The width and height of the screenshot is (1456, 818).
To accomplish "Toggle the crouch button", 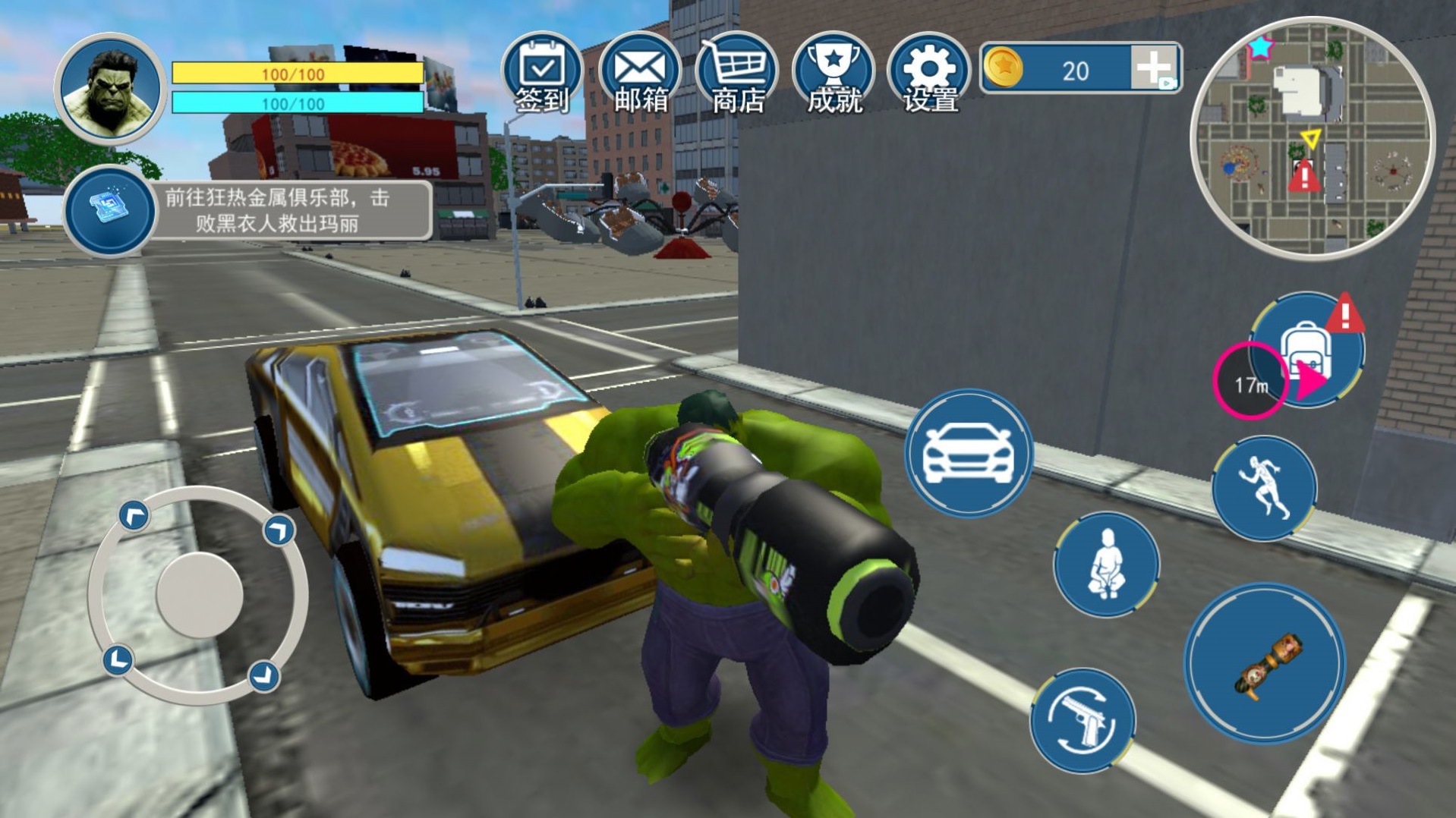I will pyautogui.click(x=1106, y=564).
